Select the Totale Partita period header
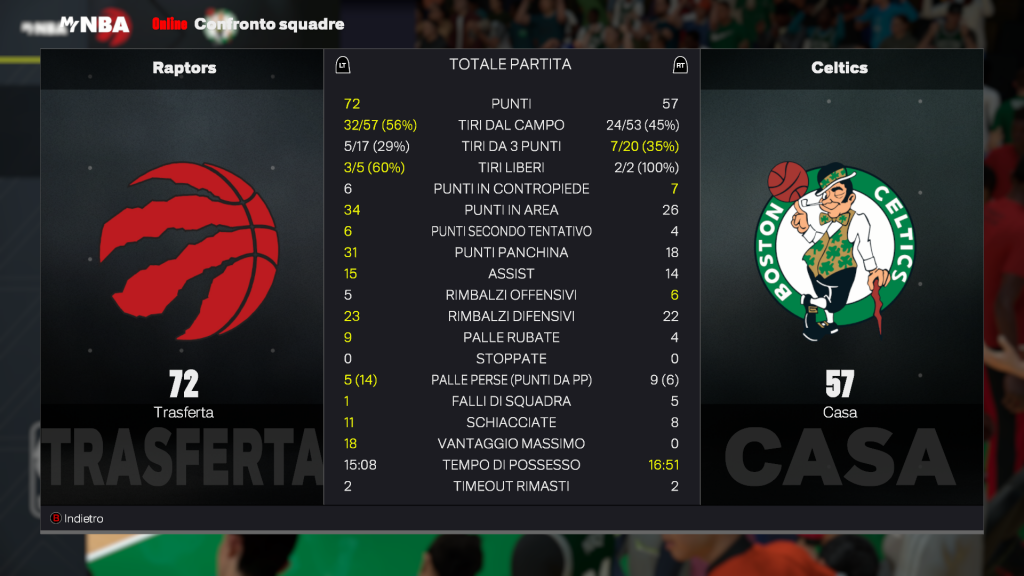Viewport: 1024px width, 576px height. point(510,64)
